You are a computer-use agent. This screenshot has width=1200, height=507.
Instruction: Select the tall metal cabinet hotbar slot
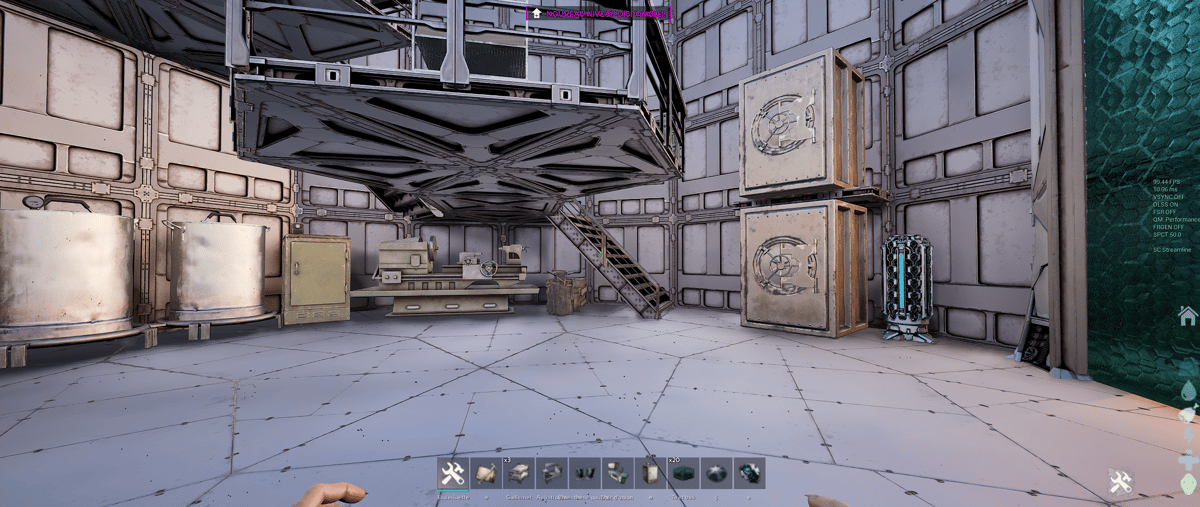[650, 473]
